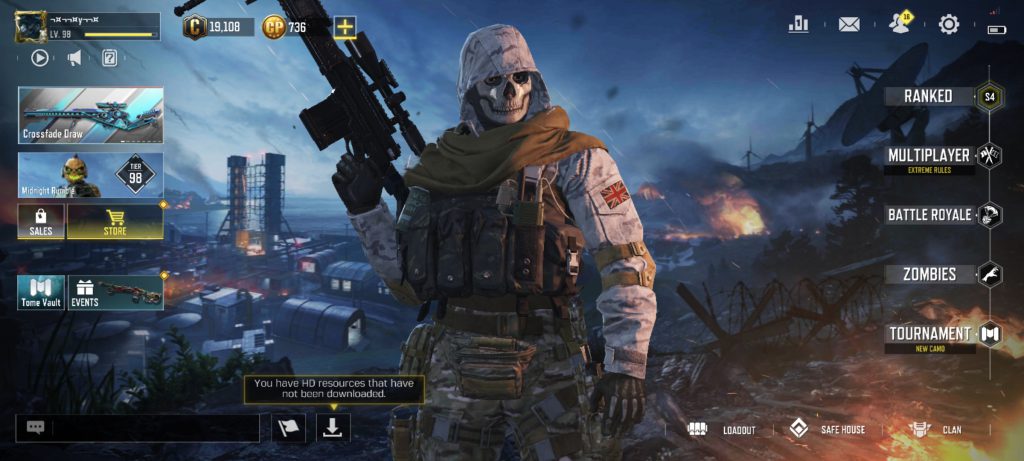
Task: Enter Zombies mode
Action: click(x=930, y=274)
